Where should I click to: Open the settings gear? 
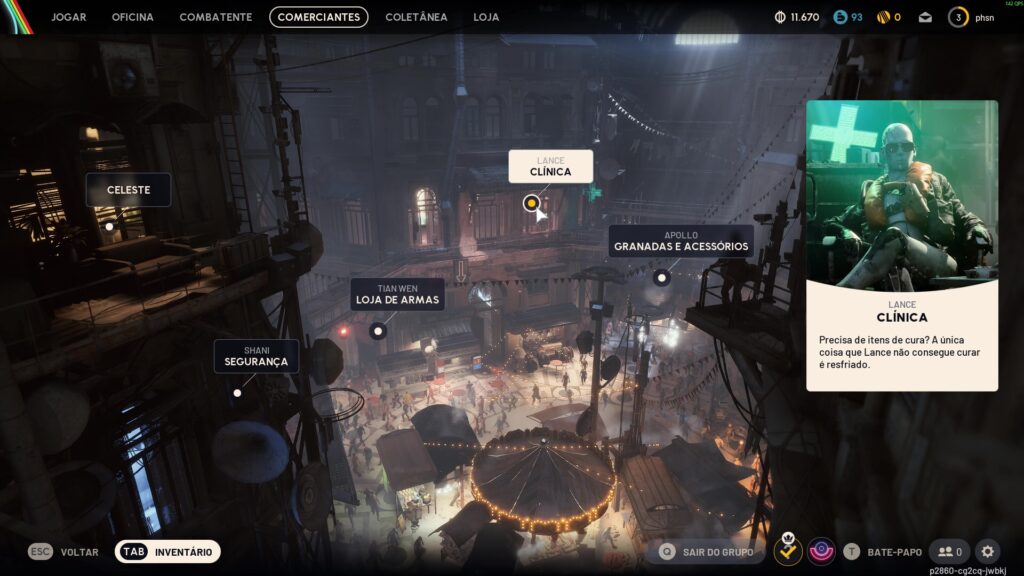[987, 551]
